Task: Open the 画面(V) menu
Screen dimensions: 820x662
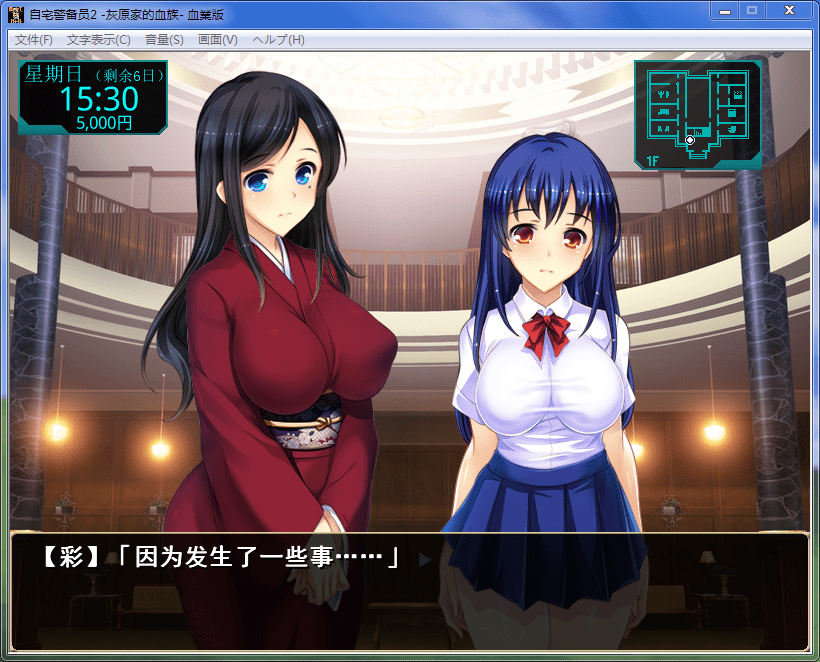Action: coord(218,40)
